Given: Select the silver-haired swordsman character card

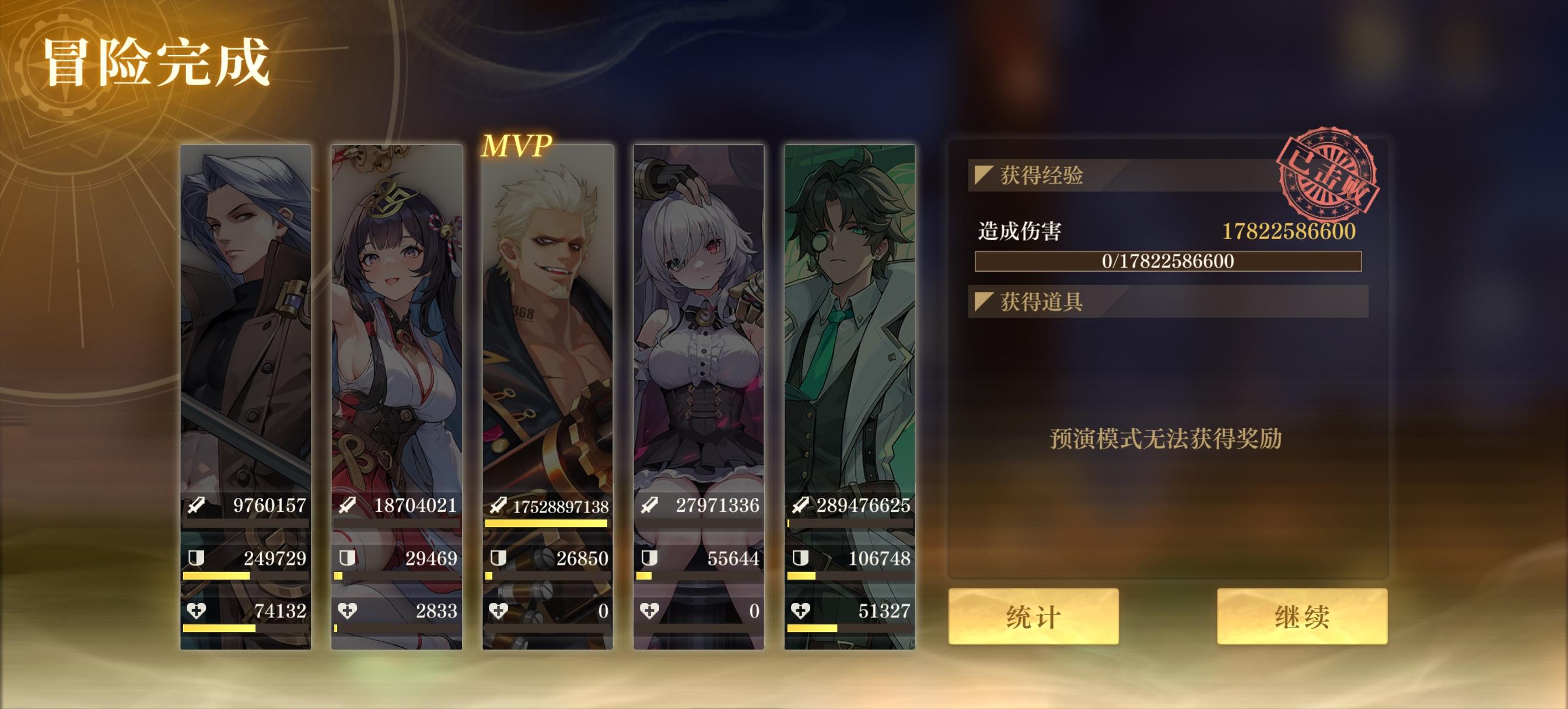Looking at the screenshot, I should pos(244,335).
